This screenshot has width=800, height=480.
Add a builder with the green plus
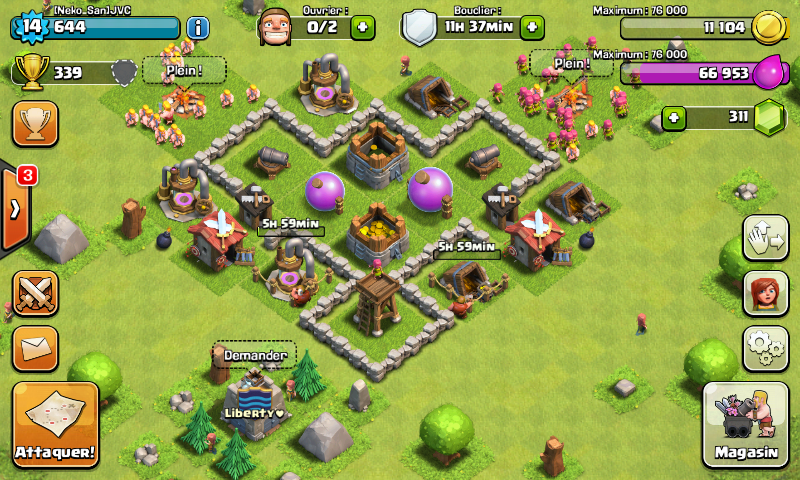362,27
